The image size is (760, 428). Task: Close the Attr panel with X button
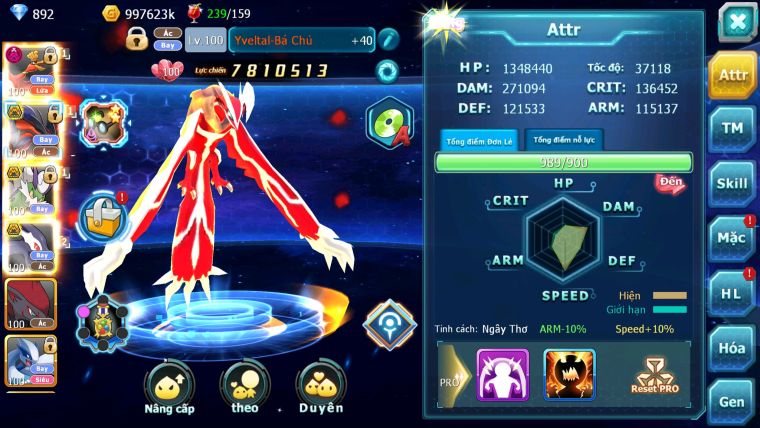coord(736,22)
